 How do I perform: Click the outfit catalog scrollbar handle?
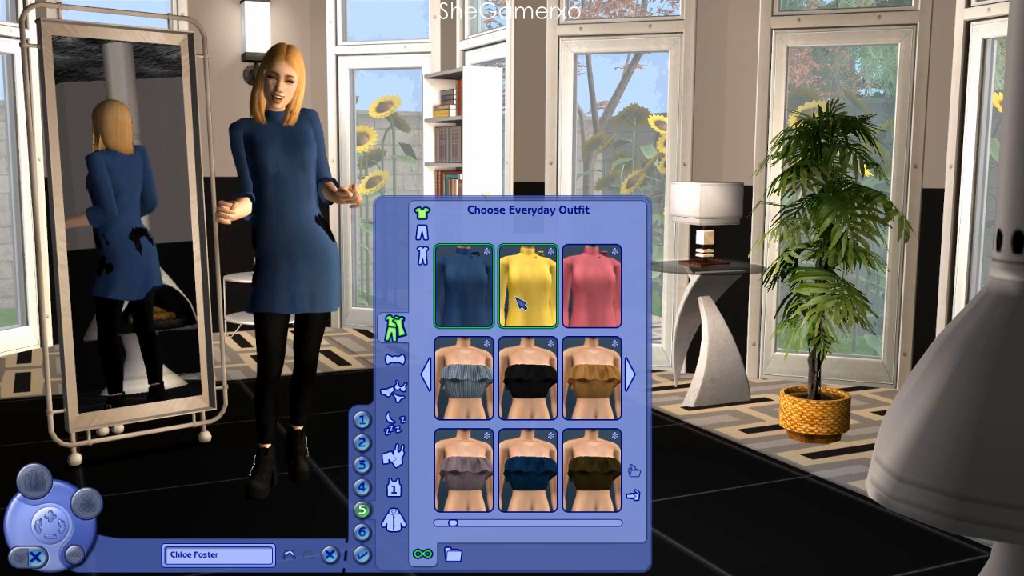453,522
